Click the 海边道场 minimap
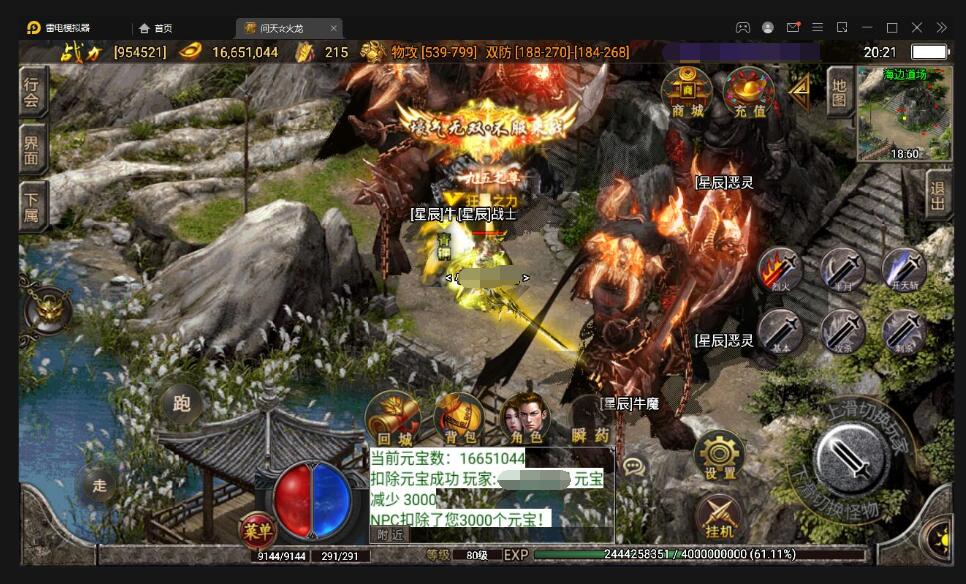This screenshot has height=584, width=966. 905,114
